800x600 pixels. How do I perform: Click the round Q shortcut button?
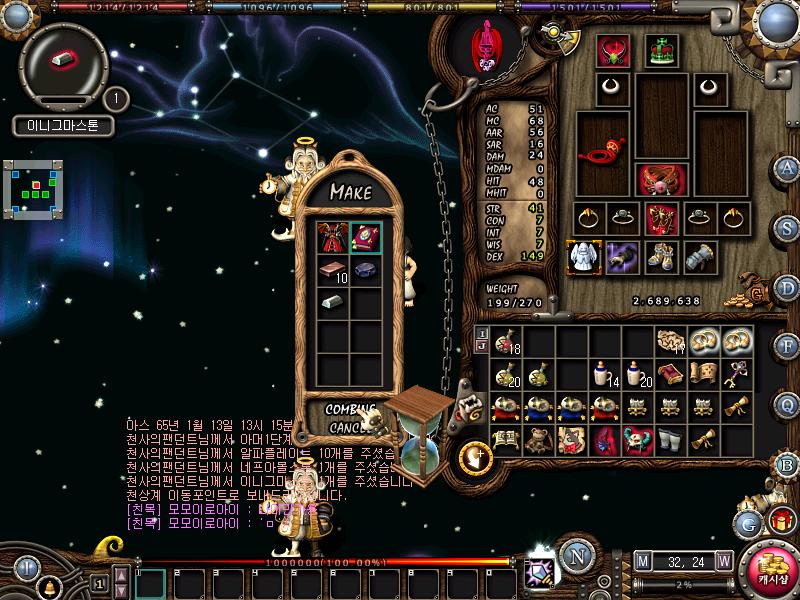787,403
